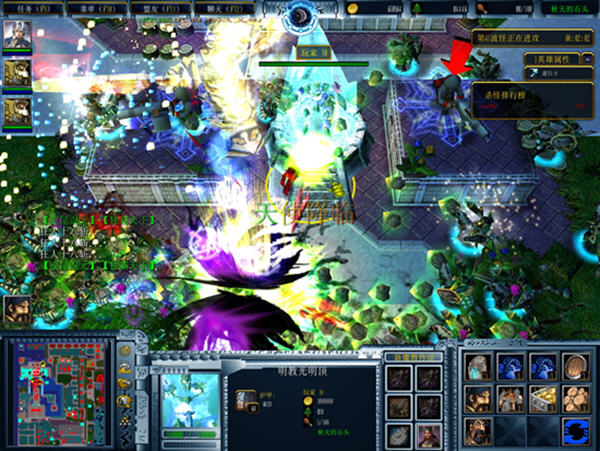This screenshot has width=600, height=451.
Task: Select the lumber logs command icon
Action: click(574, 399)
